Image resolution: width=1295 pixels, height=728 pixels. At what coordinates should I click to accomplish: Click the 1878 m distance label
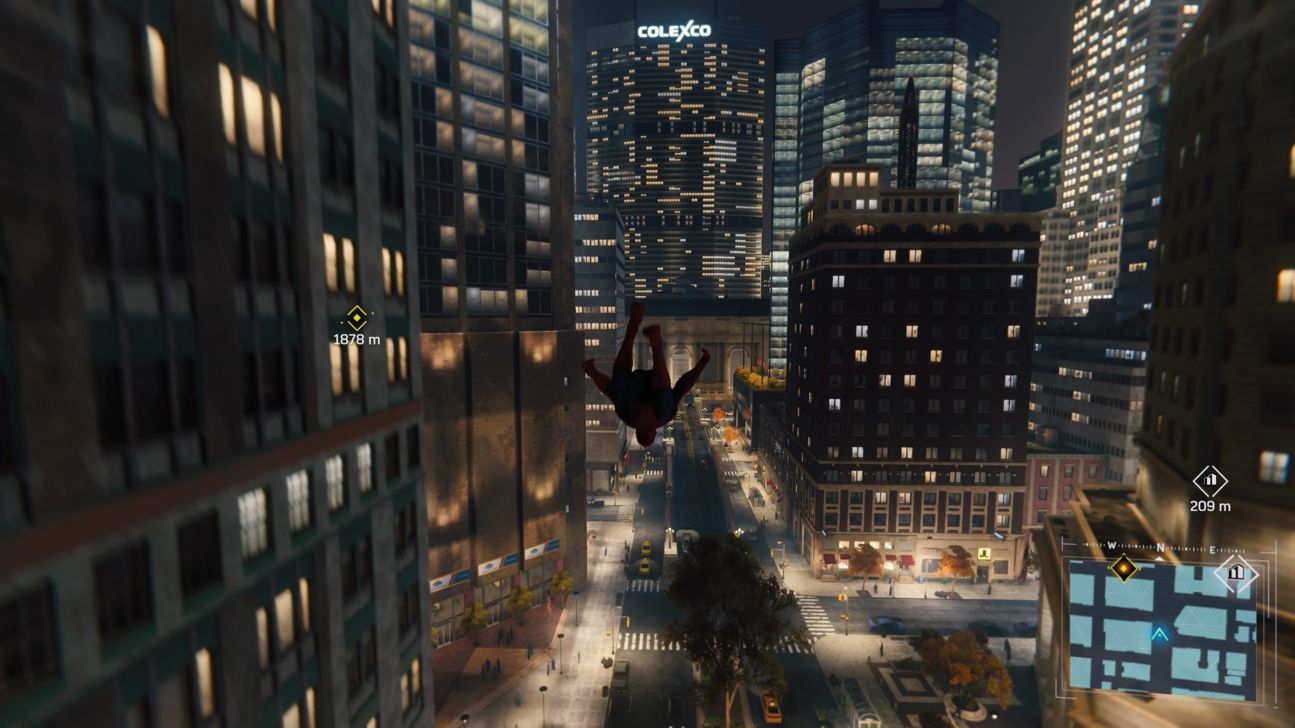(x=355, y=340)
